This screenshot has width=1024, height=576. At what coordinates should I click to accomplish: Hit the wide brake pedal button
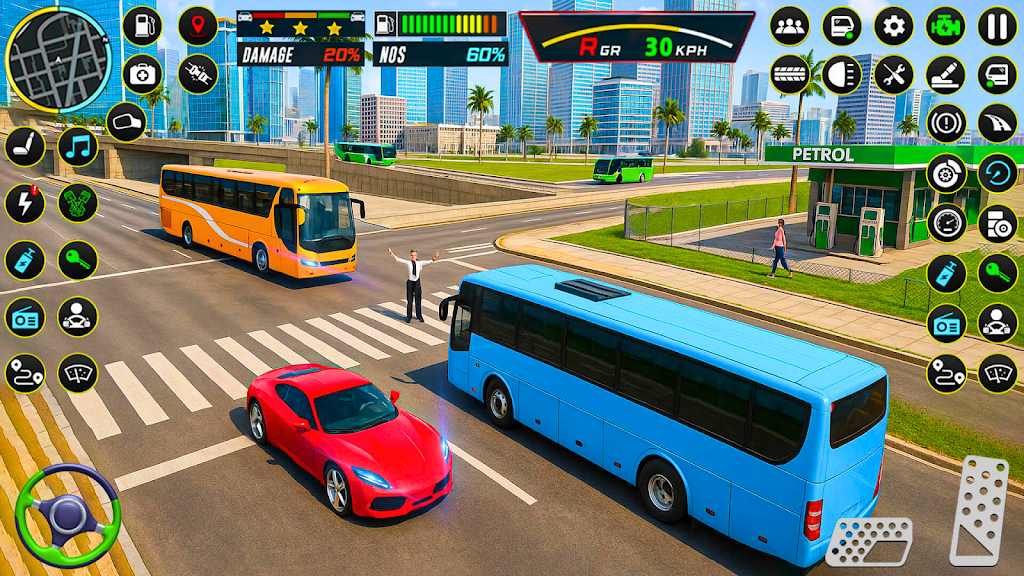tap(869, 541)
